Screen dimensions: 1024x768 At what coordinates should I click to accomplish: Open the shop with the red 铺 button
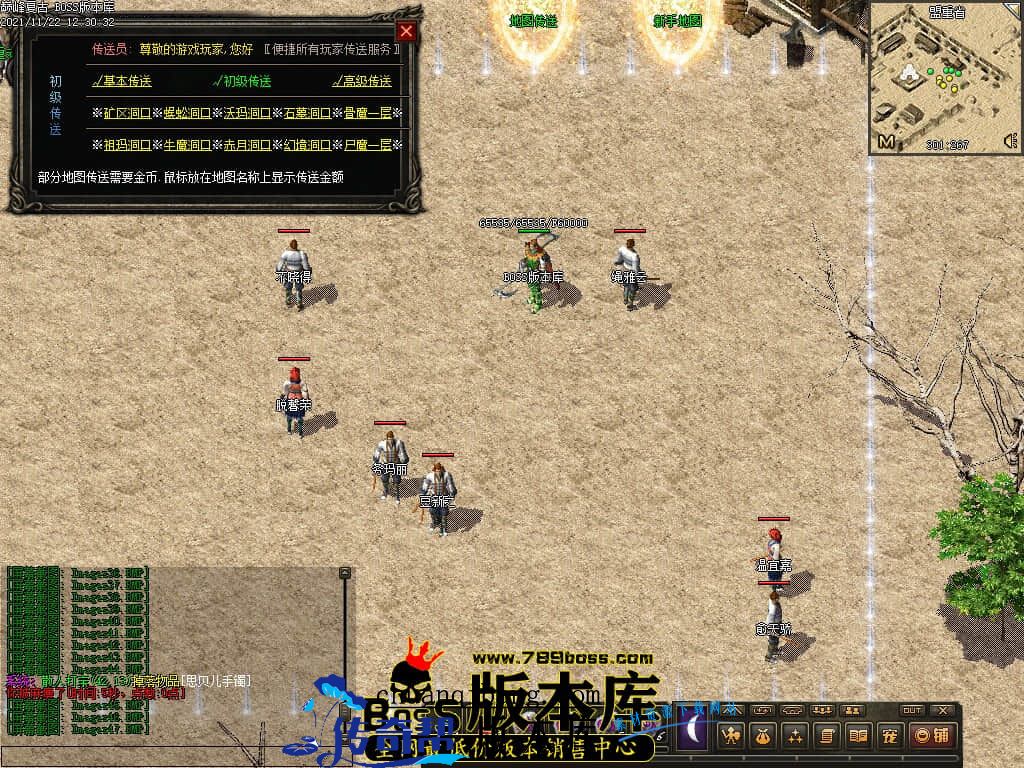tap(931, 736)
